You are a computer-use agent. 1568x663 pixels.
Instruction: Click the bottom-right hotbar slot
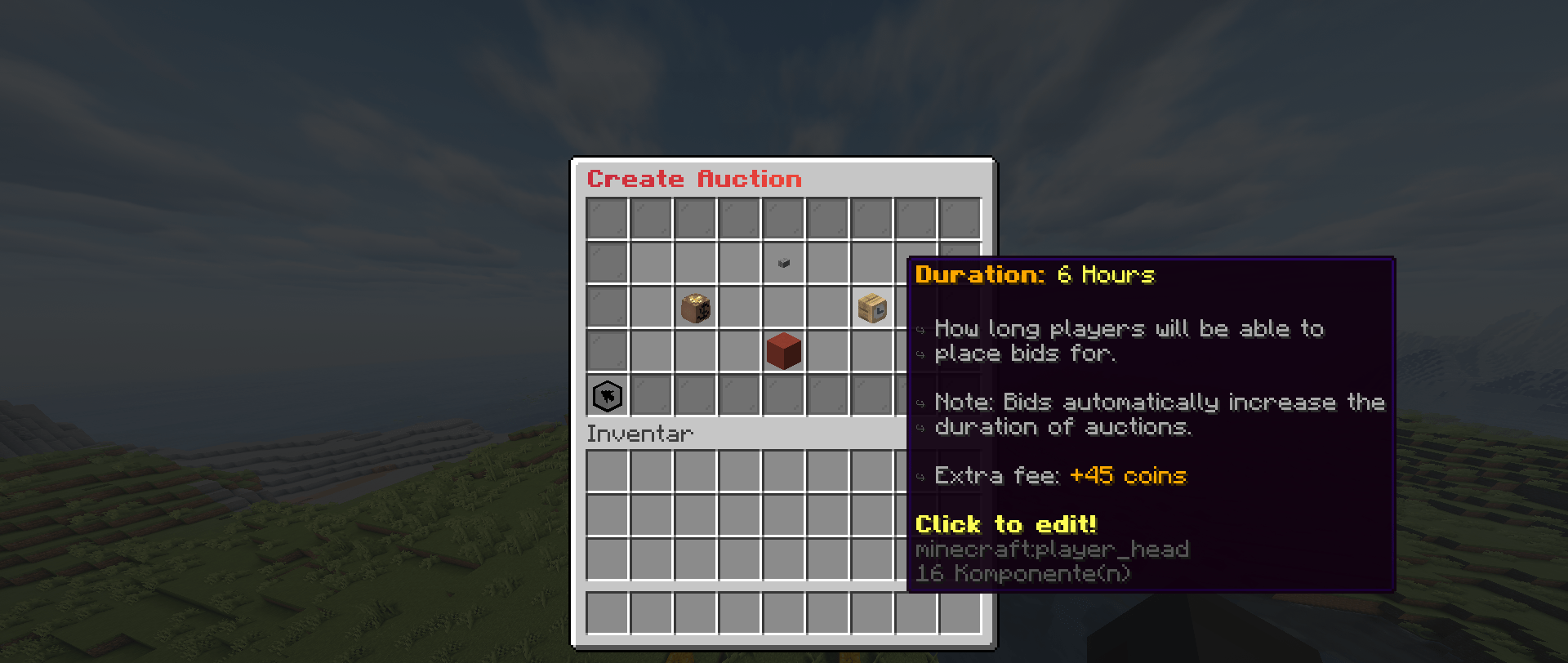pos(960,613)
